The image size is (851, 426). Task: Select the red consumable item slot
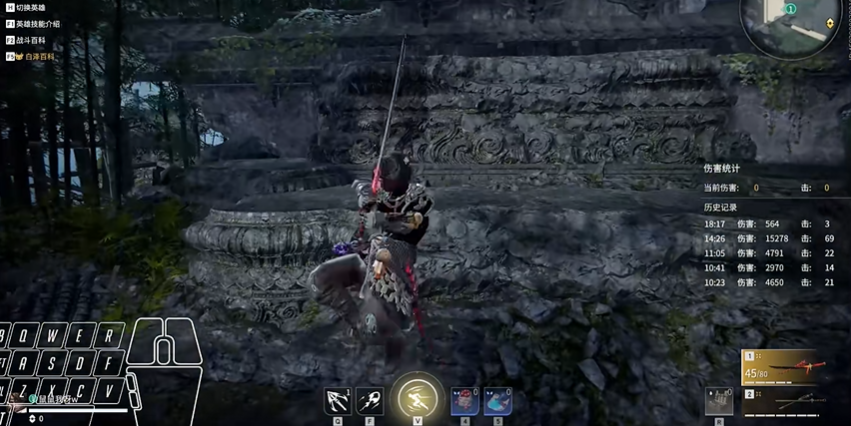464,401
